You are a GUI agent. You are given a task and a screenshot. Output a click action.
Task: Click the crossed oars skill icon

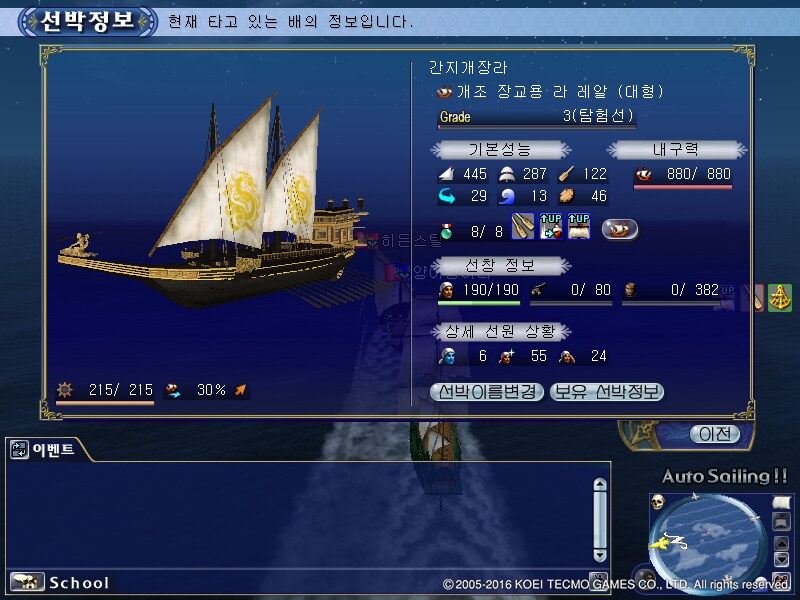click(523, 228)
